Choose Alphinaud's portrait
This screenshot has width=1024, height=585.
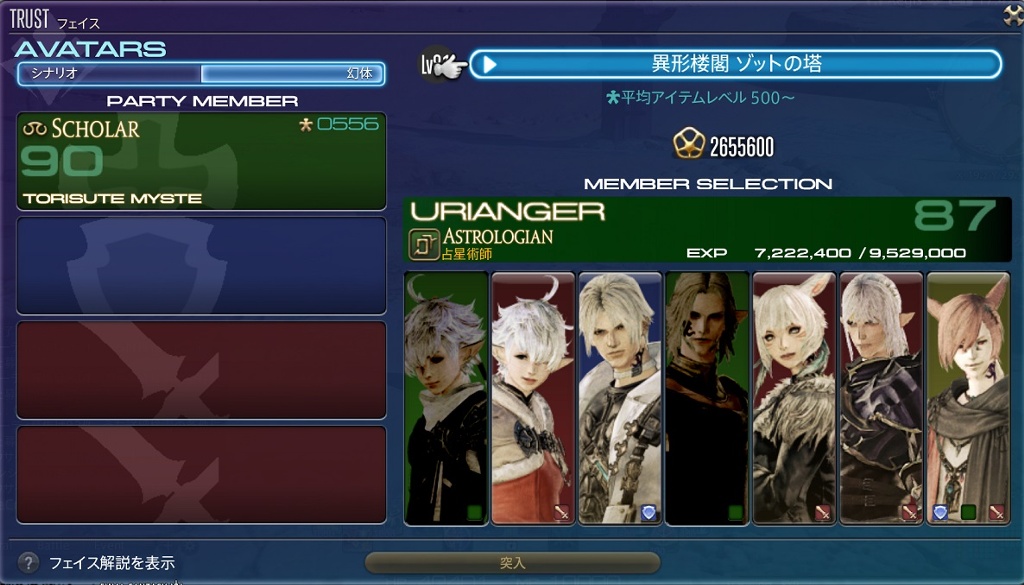click(x=446, y=398)
